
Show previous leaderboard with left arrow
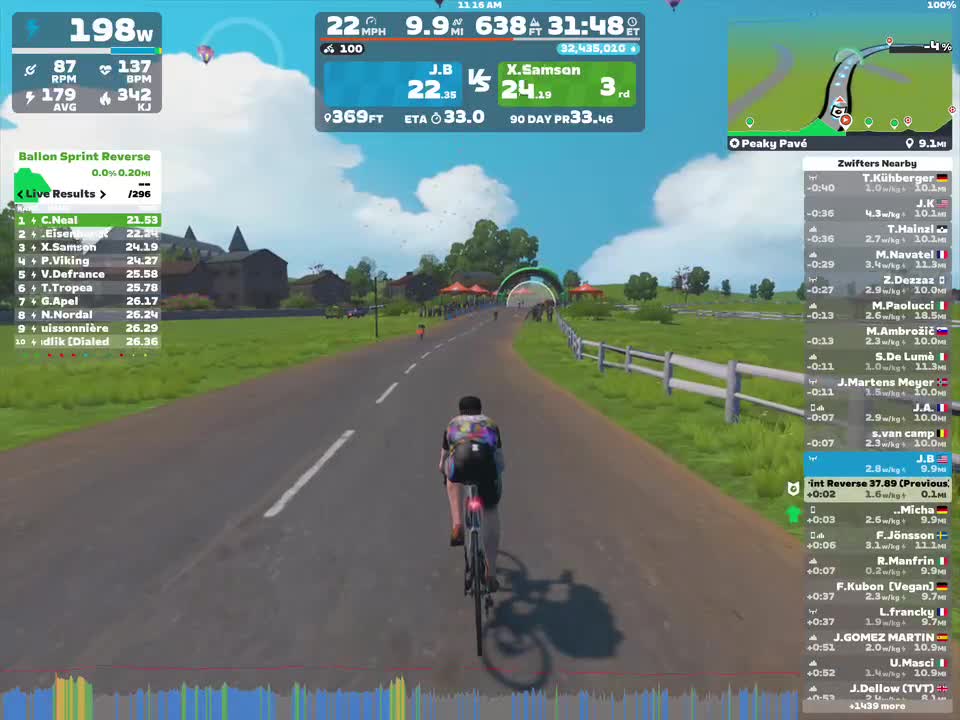(x=20, y=194)
